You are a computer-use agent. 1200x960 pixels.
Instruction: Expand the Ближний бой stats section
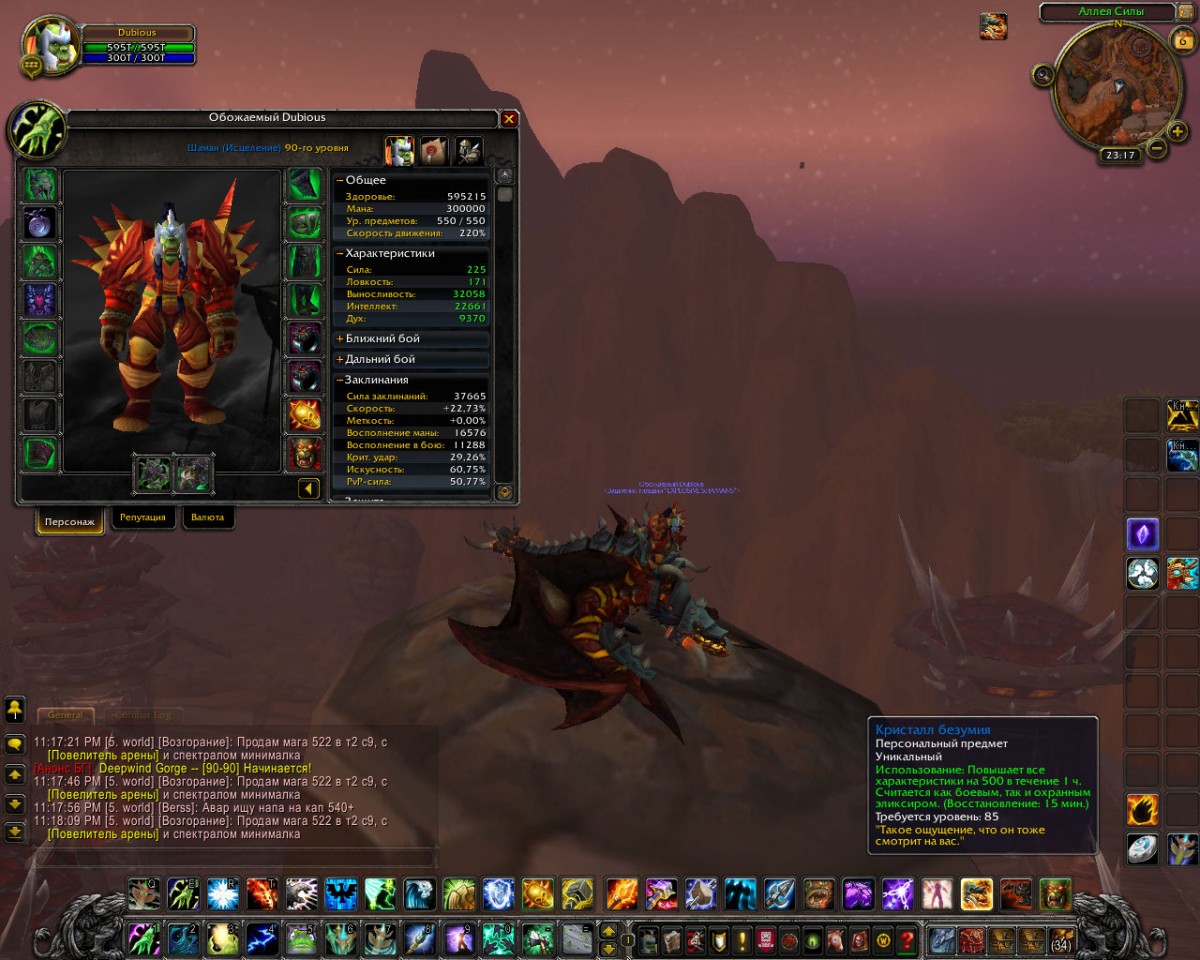coord(340,339)
